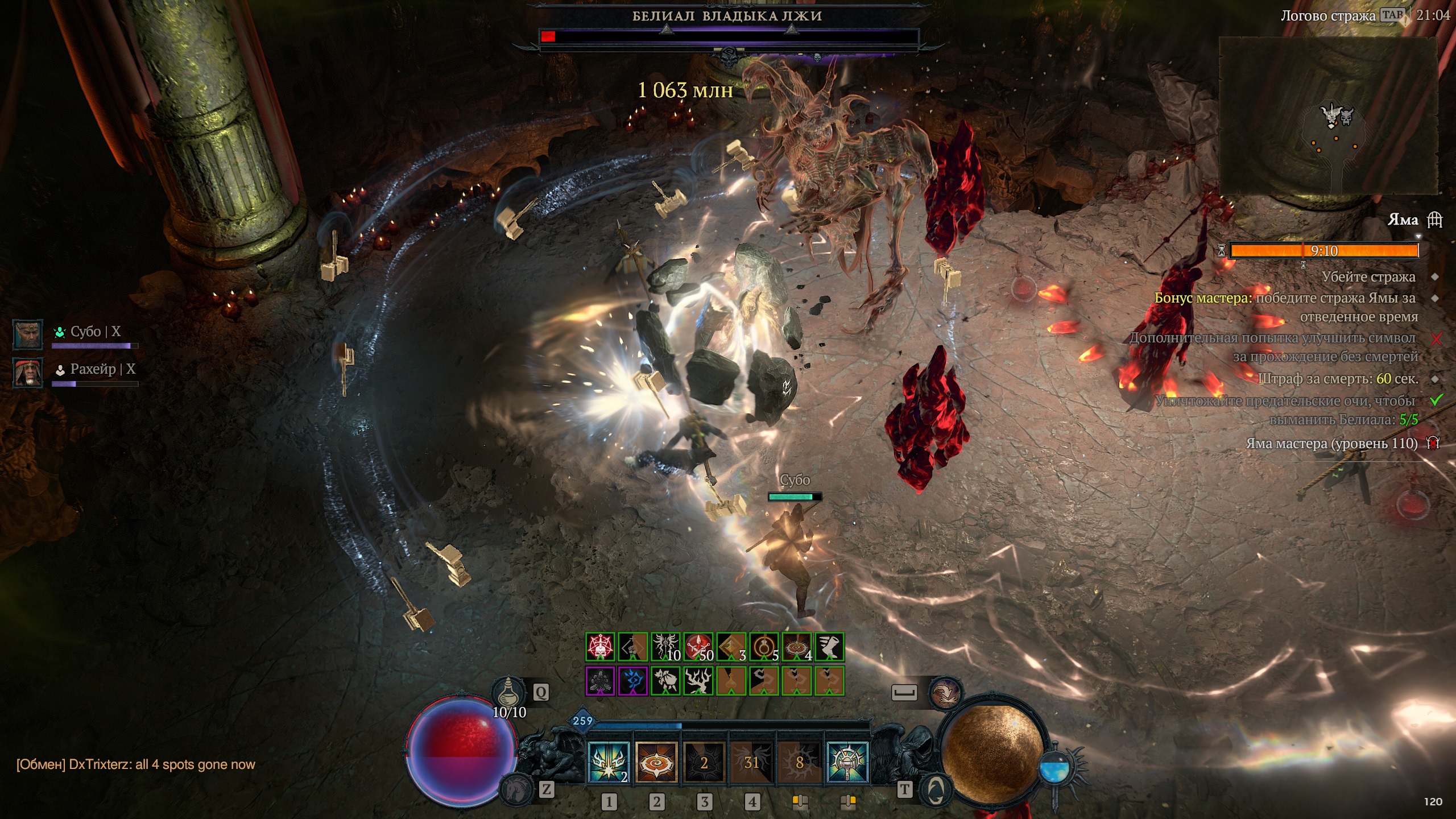
Task: Activate the orange swirl shield skill in slot 2
Action: 656,762
